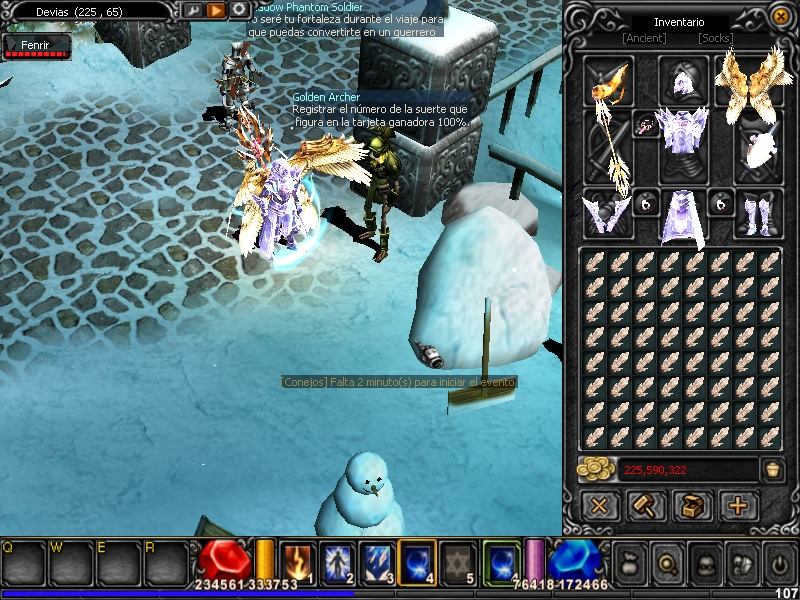Viewport: 800px width, 600px height.
Task: Click the wrench button beside location bar
Action: click(x=193, y=10)
